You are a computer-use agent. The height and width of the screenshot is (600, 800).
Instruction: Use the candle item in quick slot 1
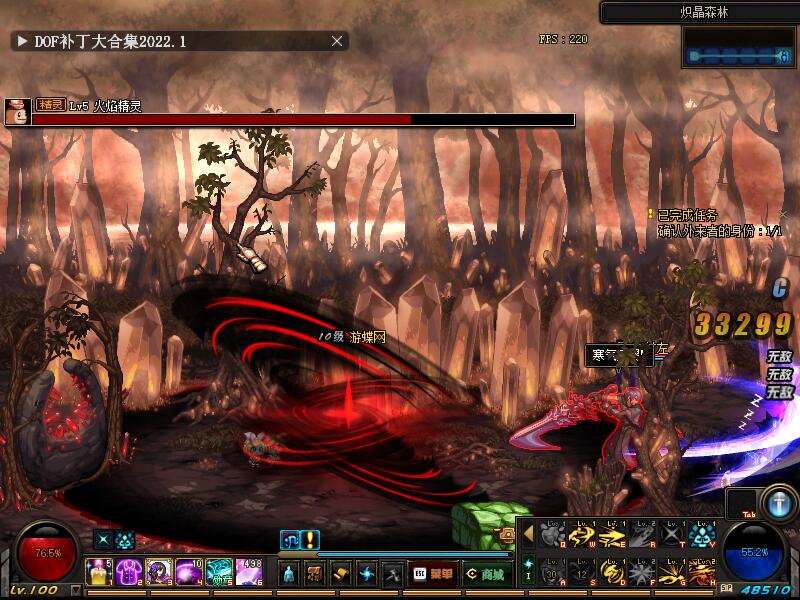pos(99,572)
